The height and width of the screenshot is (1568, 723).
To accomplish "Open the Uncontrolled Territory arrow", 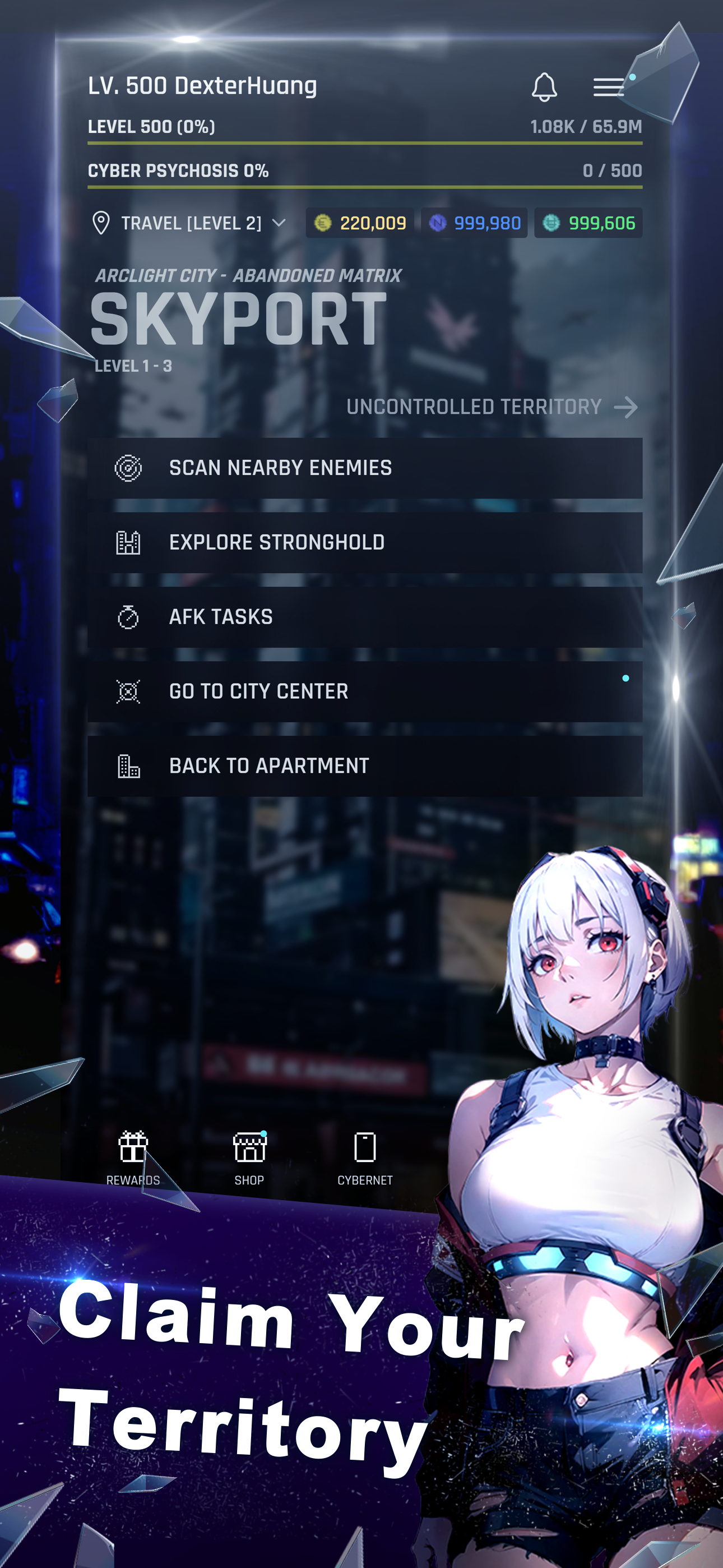I will point(625,408).
